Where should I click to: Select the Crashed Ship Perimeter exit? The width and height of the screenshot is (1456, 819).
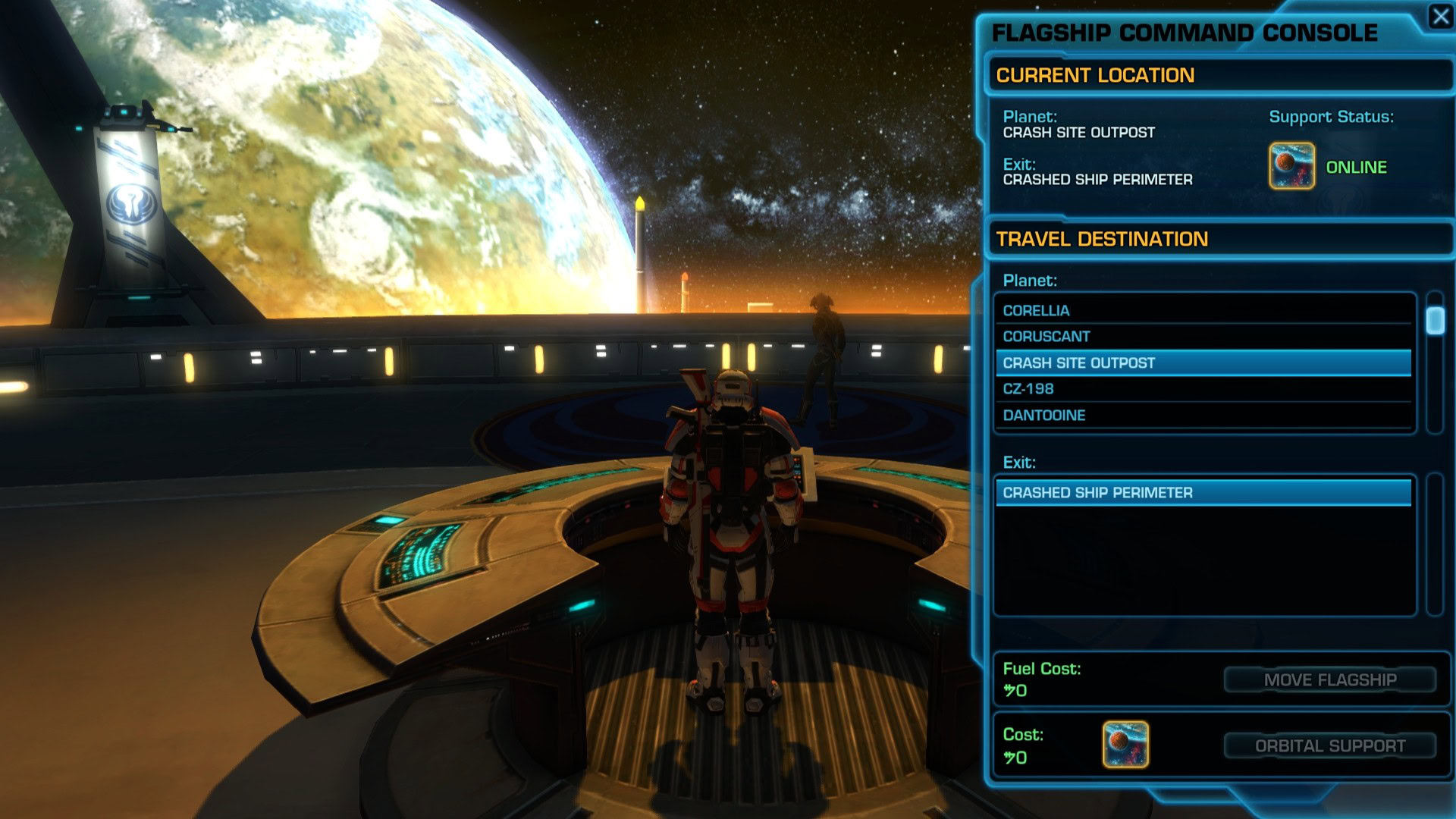pyautogui.click(x=1202, y=493)
